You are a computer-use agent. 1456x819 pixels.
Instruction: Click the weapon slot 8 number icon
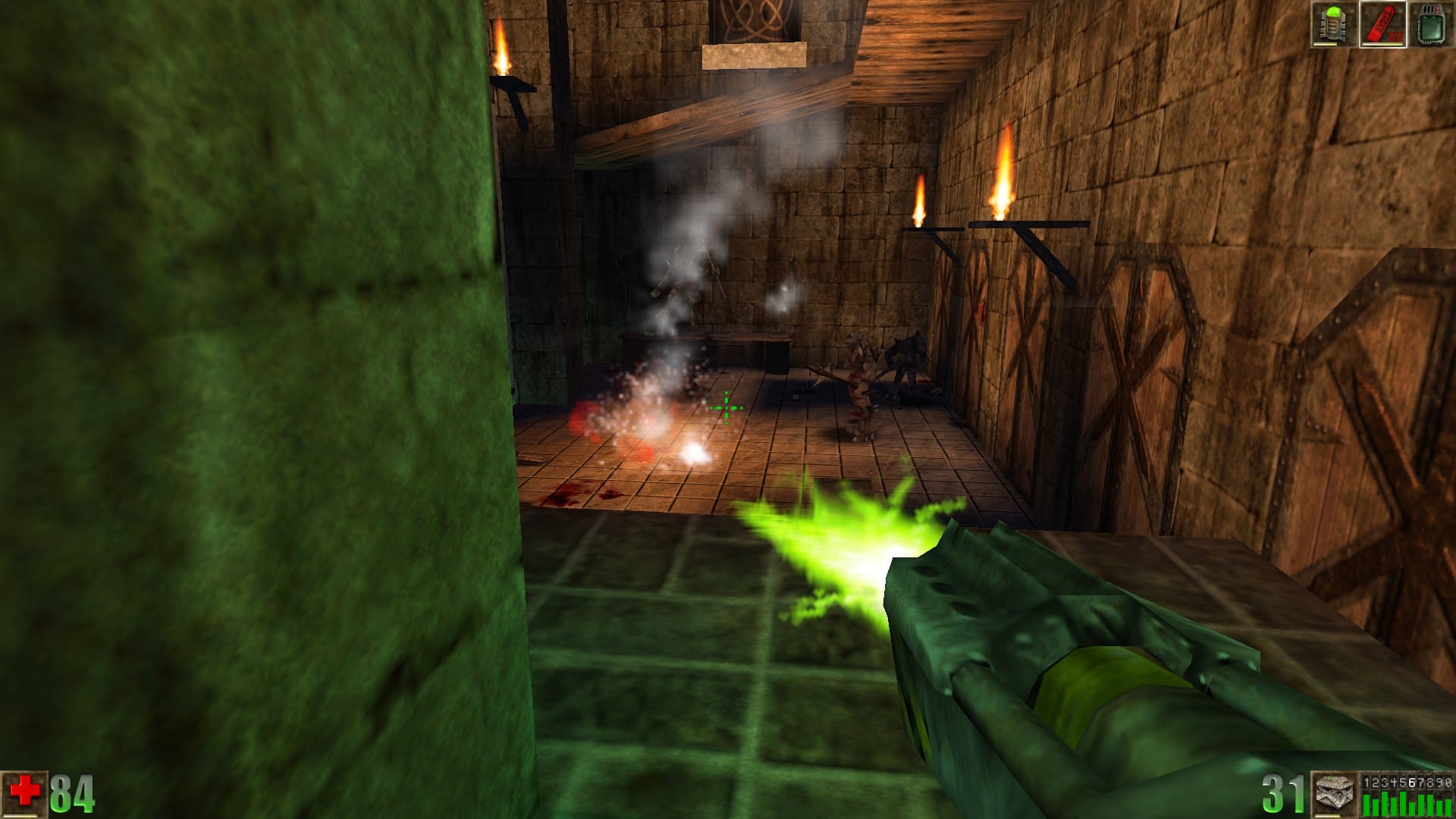coord(1428,782)
